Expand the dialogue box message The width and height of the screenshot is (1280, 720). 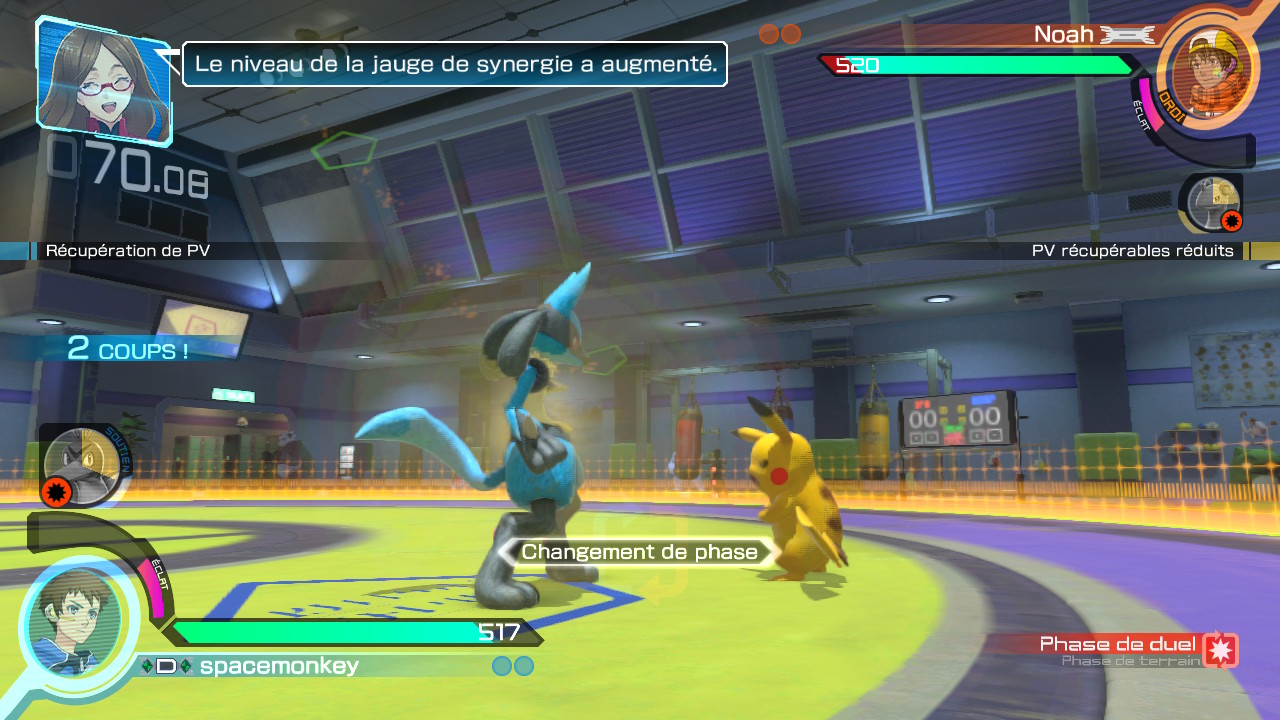click(x=455, y=63)
